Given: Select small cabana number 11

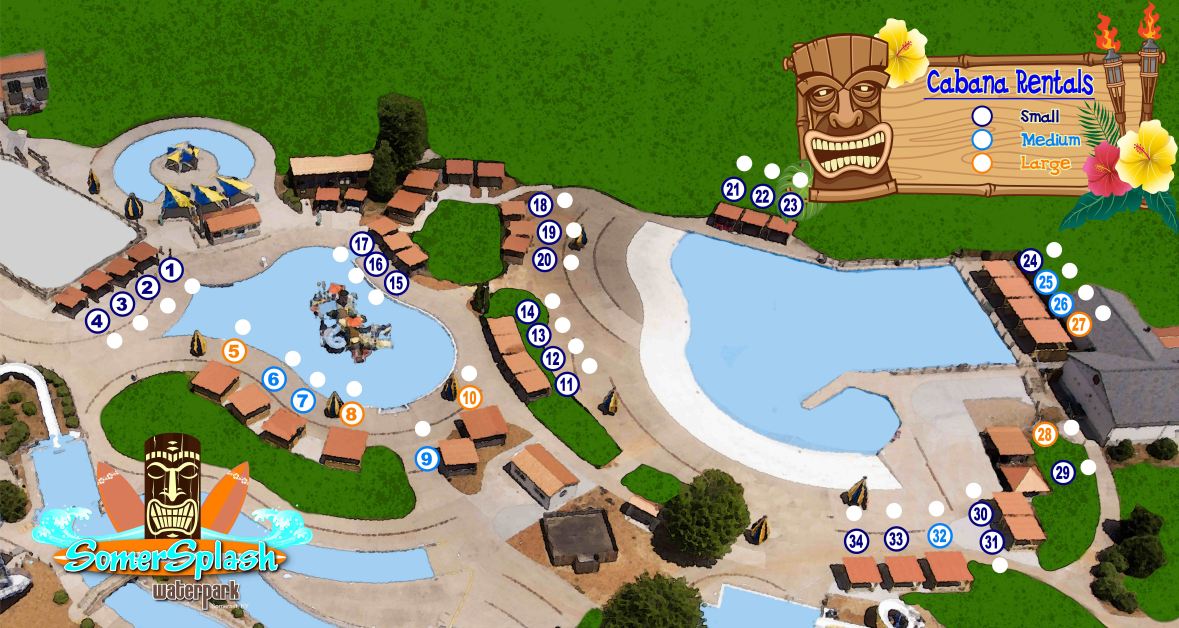Looking at the screenshot, I should pos(567,383).
